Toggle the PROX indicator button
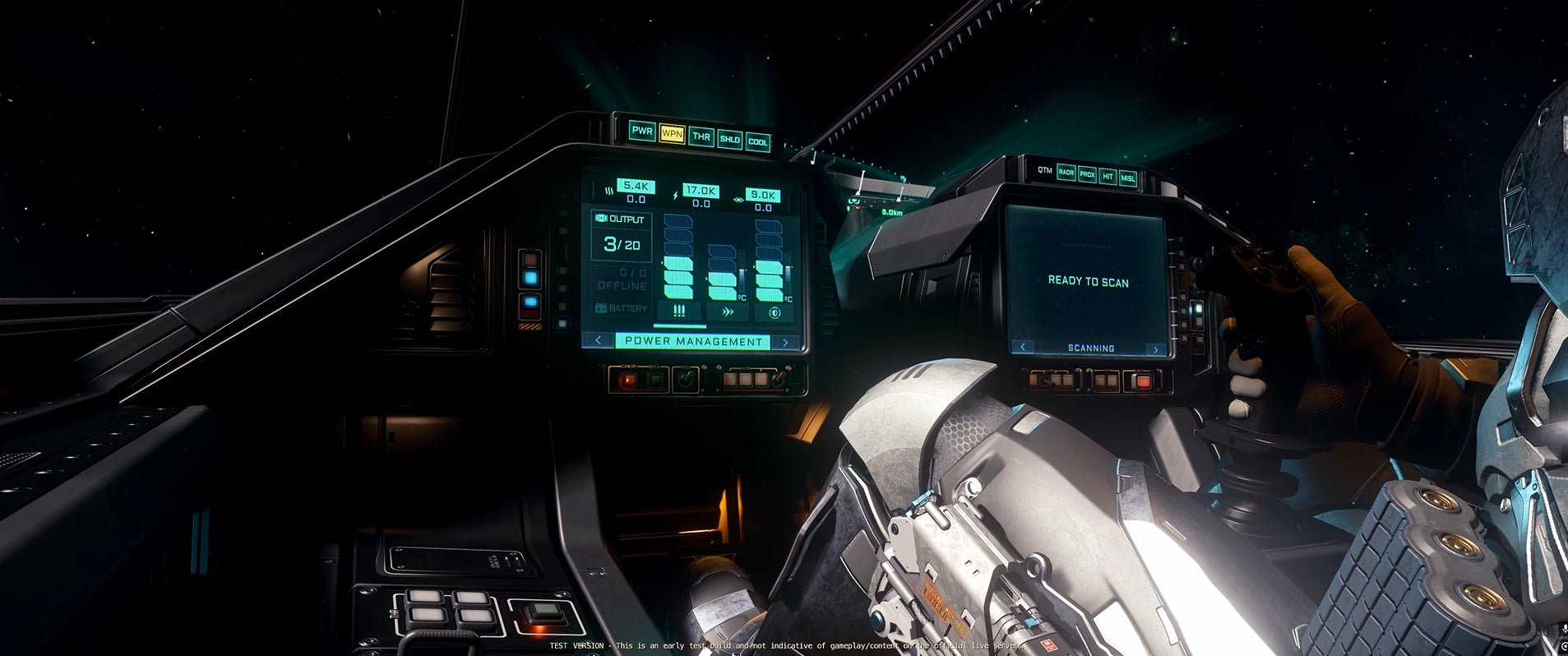 click(1087, 174)
